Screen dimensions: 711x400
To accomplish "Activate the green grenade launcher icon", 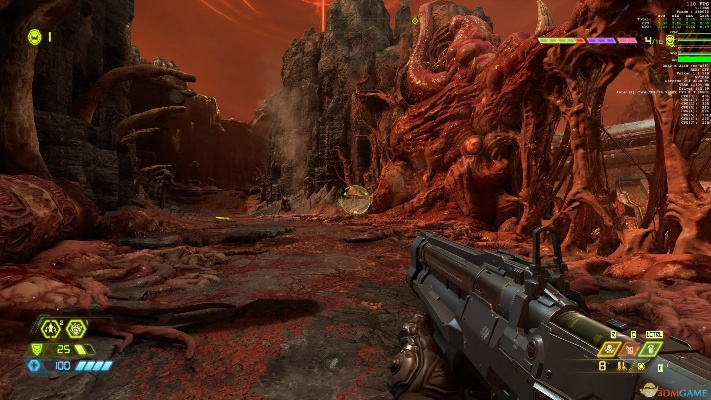I will (651, 349).
